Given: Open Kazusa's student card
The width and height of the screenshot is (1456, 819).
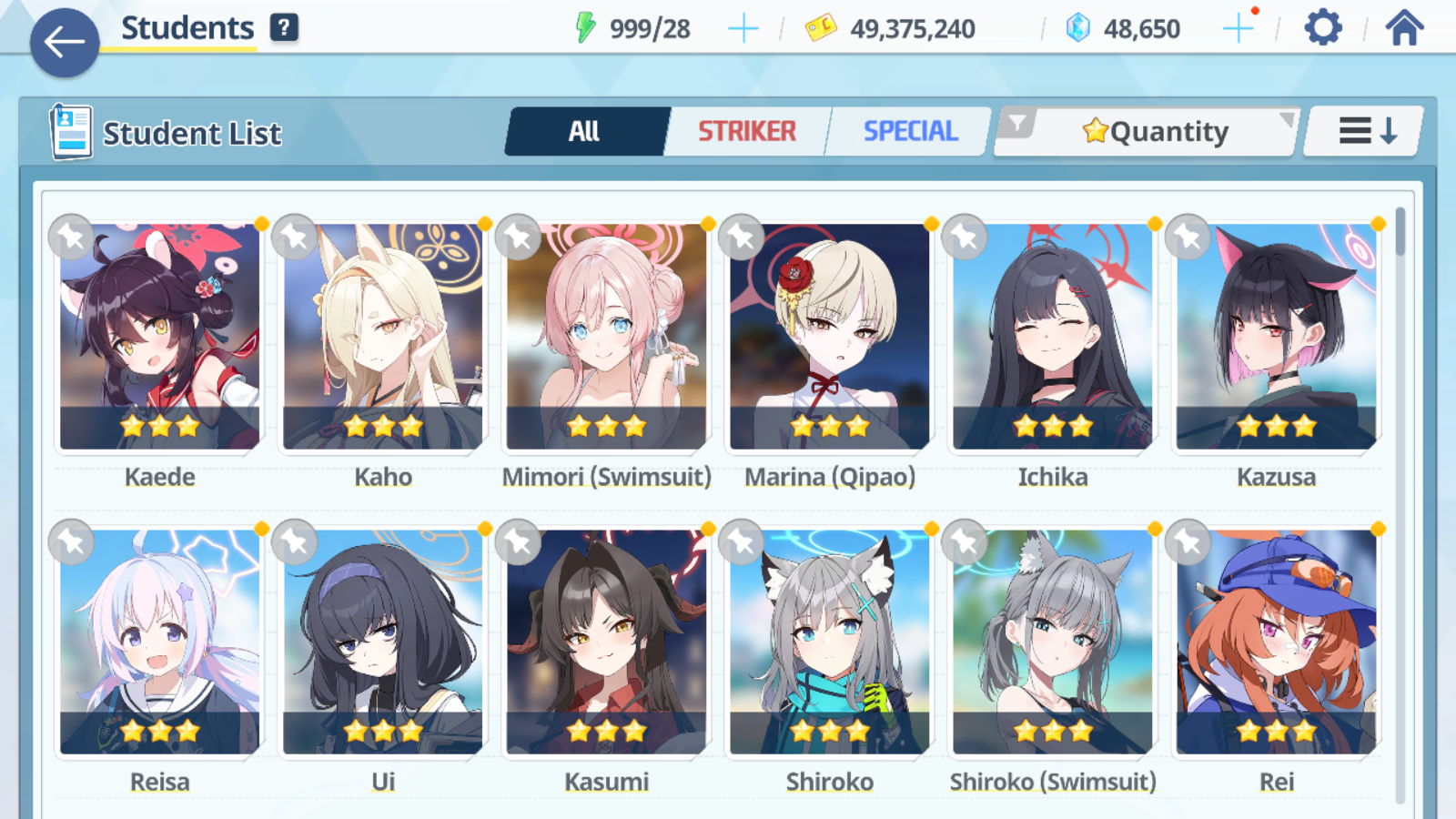Looking at the screenshot, I should pyautogui.click(x=1276, y=337).
